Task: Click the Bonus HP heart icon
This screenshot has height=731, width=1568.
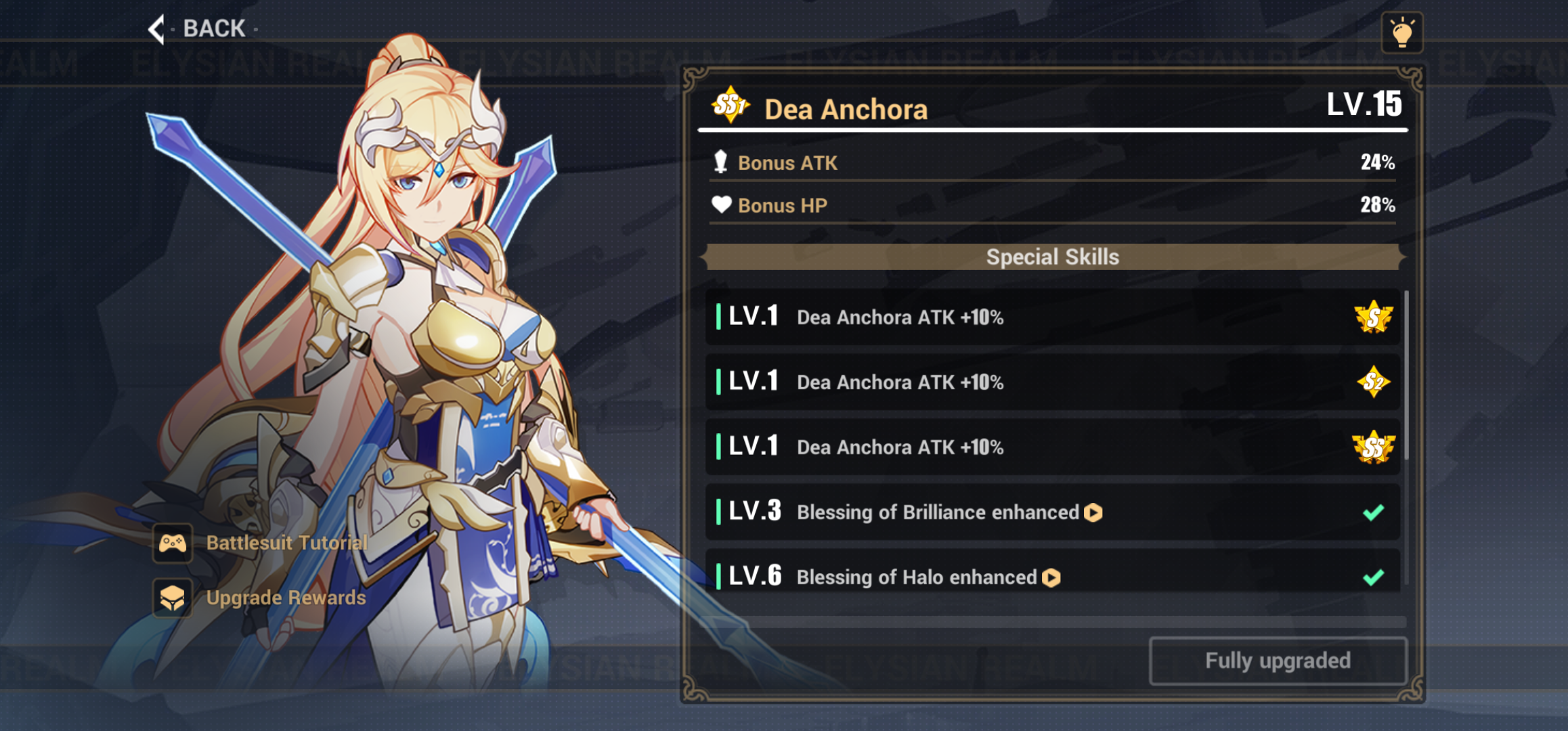Action: 722,204
